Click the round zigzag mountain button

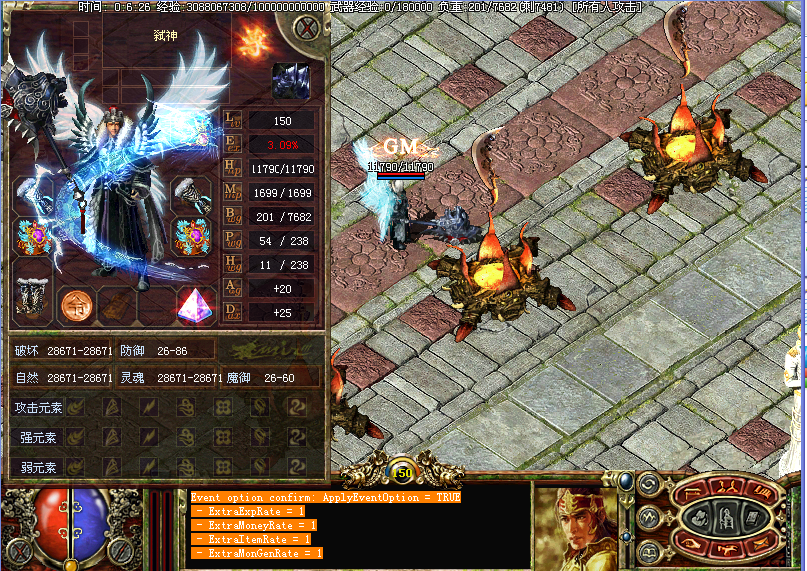(x=647, y=517)
